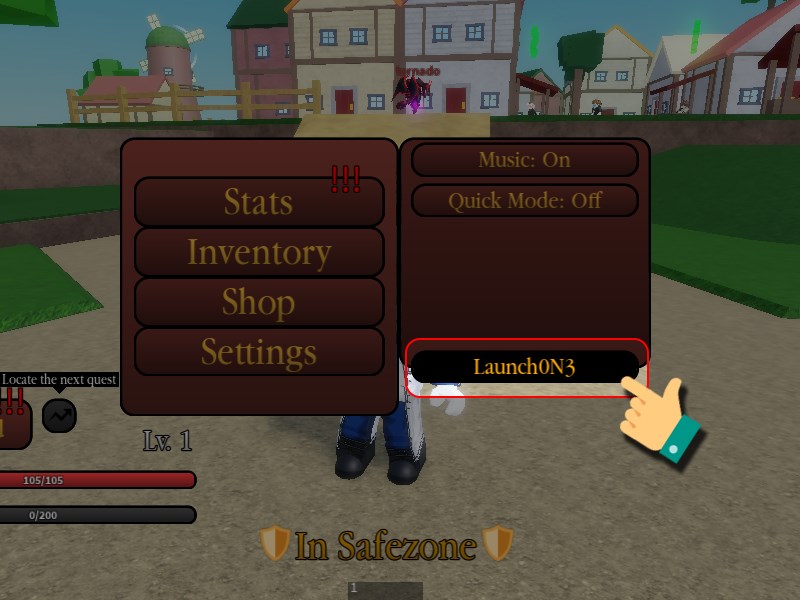Click the Launch0N3 code field
This screenshot has height=600, width=800.
pyautogui.click(x=524, y=367)
